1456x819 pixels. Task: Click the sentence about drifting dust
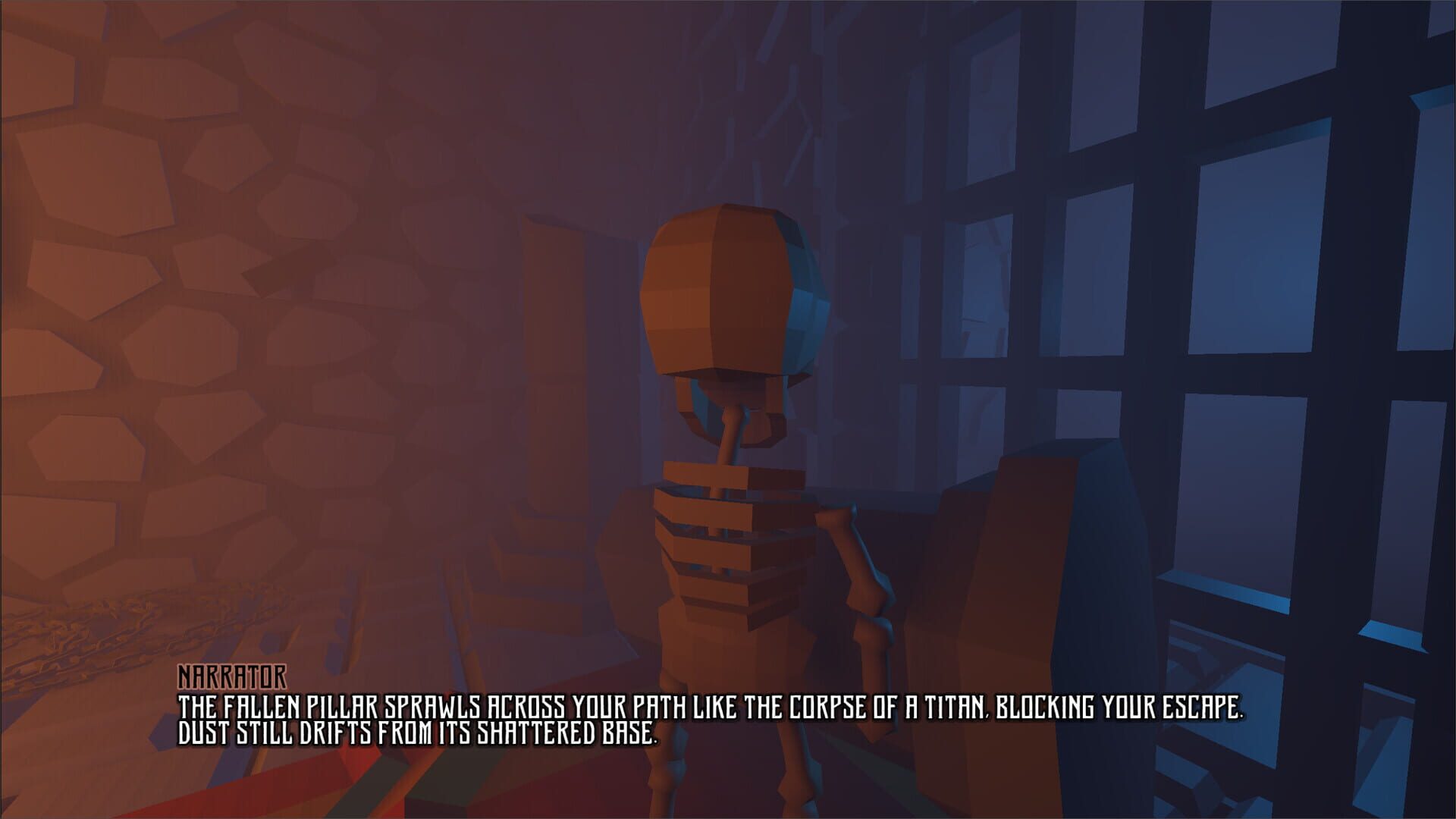[417, 732]
